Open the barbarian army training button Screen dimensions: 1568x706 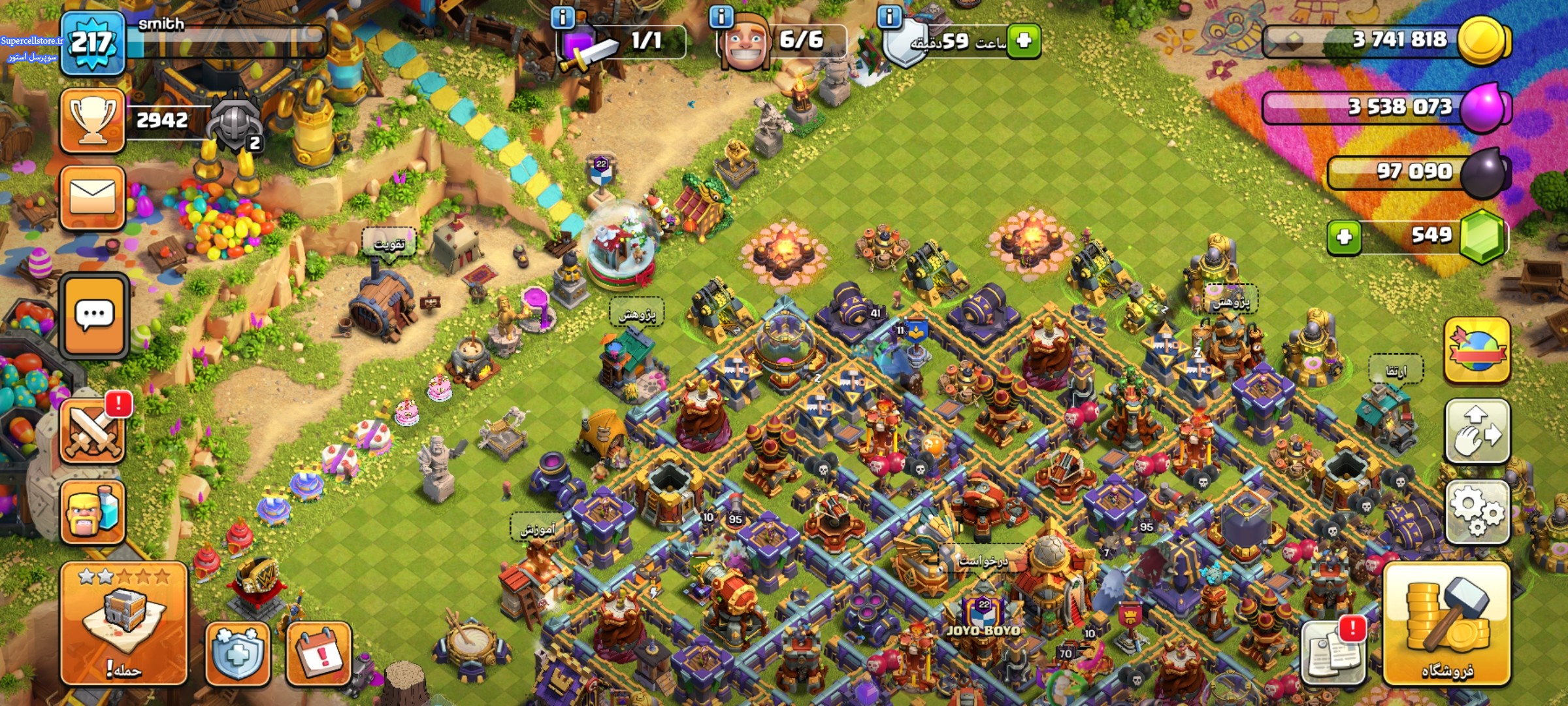click(93, 512)
